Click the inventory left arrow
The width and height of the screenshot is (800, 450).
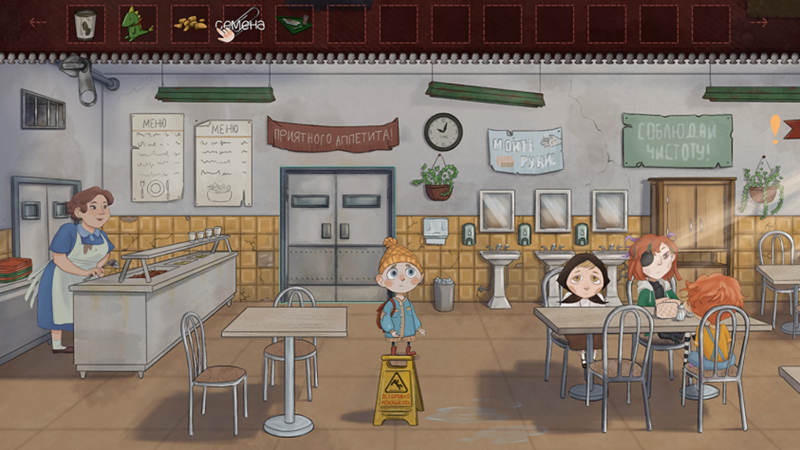tap(38, 22)
